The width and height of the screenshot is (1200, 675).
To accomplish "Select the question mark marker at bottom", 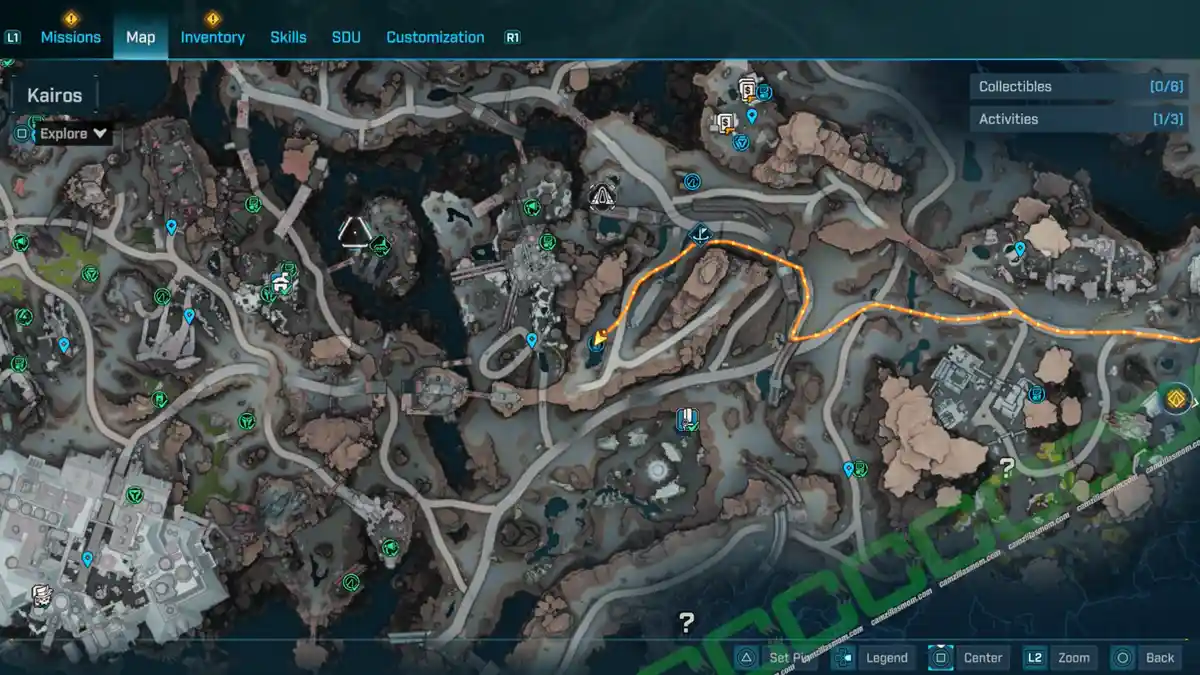I will [x=686, y=624].
